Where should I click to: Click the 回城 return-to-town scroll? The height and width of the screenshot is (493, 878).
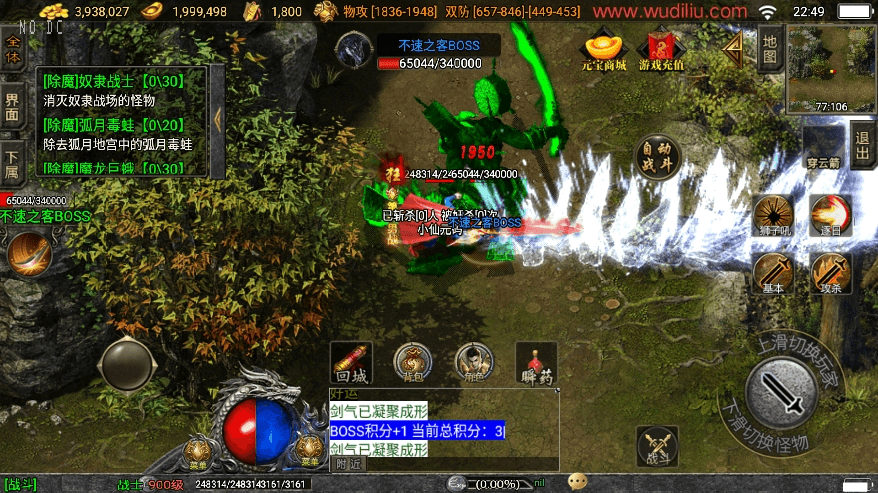352,363
